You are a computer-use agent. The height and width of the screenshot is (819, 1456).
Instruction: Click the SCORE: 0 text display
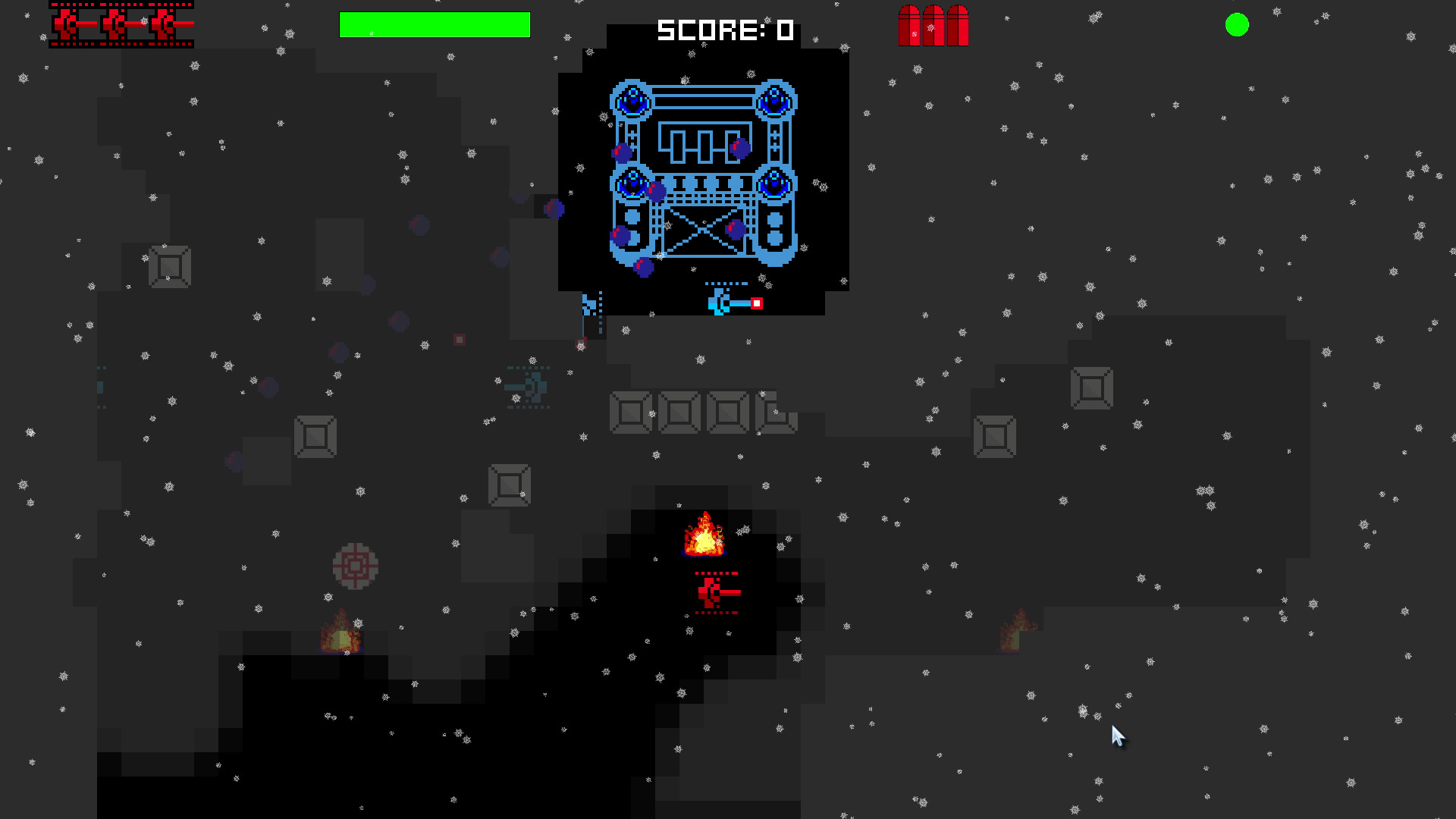coord(724,30)
